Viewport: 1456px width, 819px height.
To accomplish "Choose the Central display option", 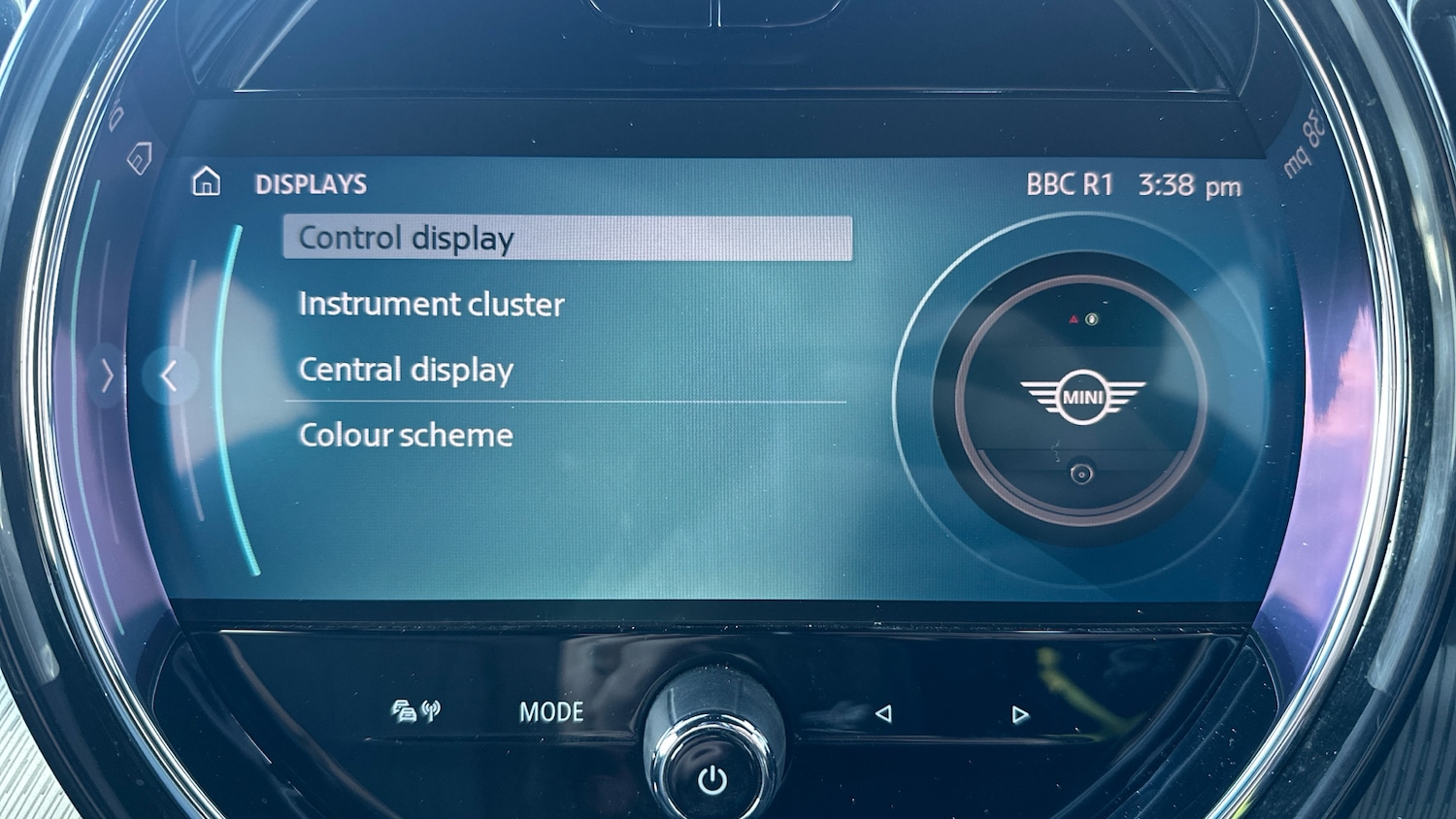I will point(406,370).
